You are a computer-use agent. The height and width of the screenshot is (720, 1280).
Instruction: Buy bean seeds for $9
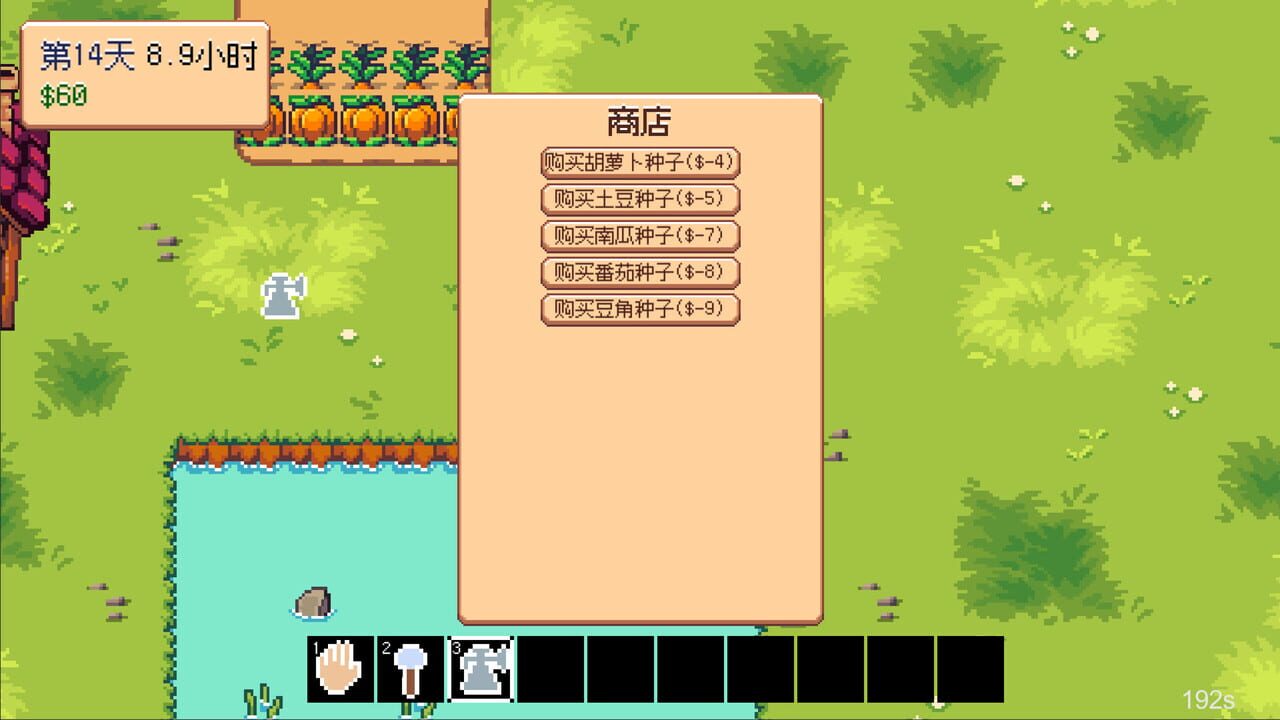[640, 310]
